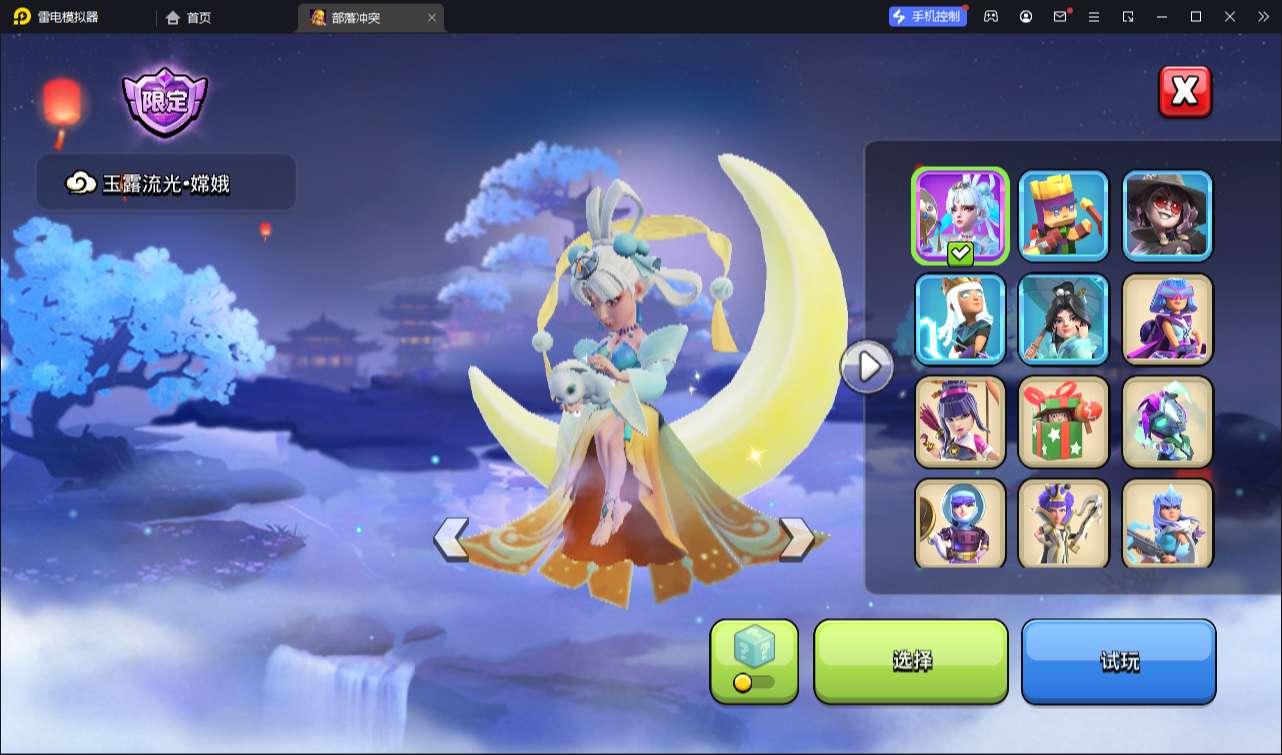Select the dark teal-glowing armored skin
The height and width of the screenshot is (755, 1282).
pos(1167,421)
